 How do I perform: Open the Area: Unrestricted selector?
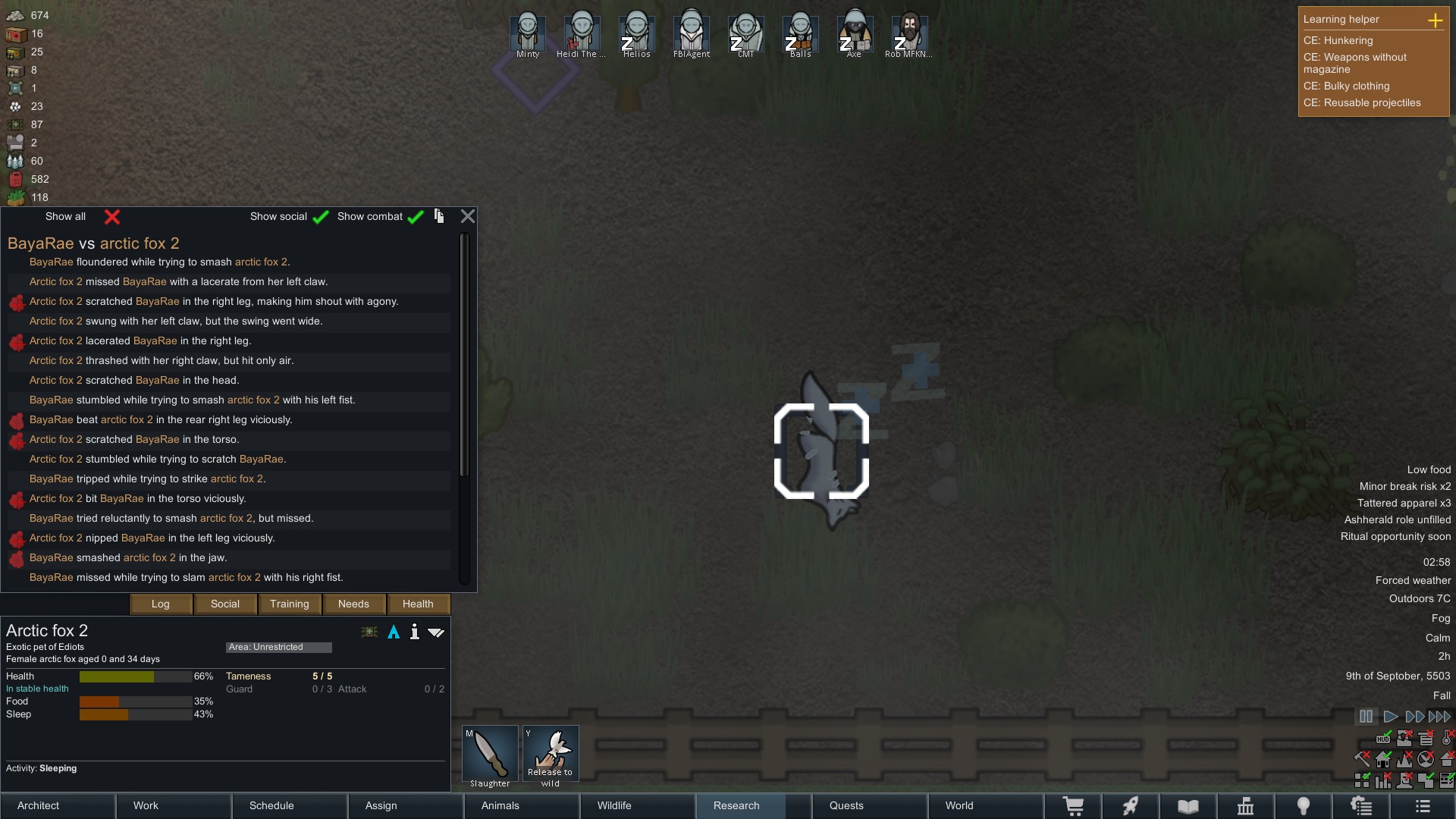(278, 647)
